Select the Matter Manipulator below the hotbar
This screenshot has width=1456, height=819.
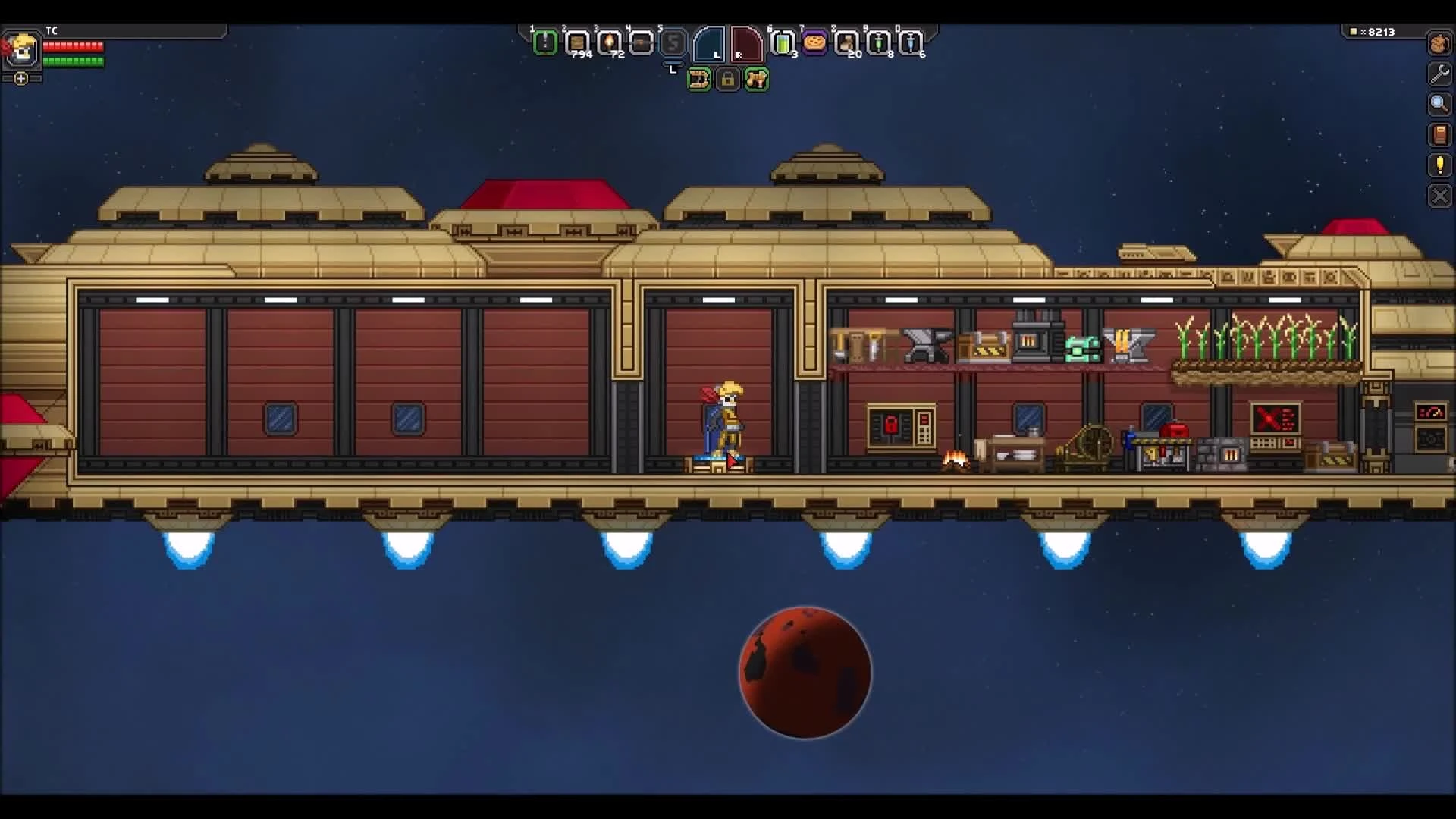tap(699, 79)
